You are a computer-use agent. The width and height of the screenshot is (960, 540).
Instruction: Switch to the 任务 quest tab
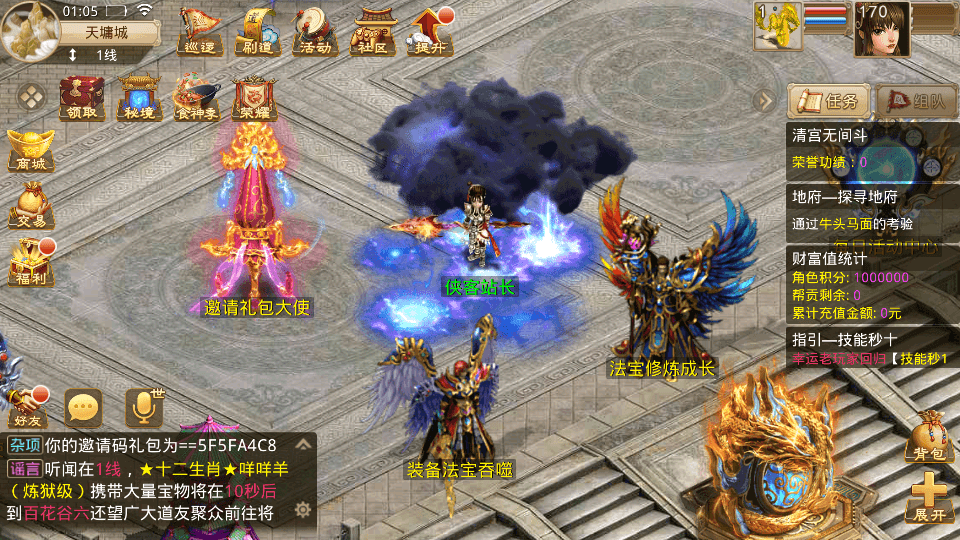[x=827, y=100]
